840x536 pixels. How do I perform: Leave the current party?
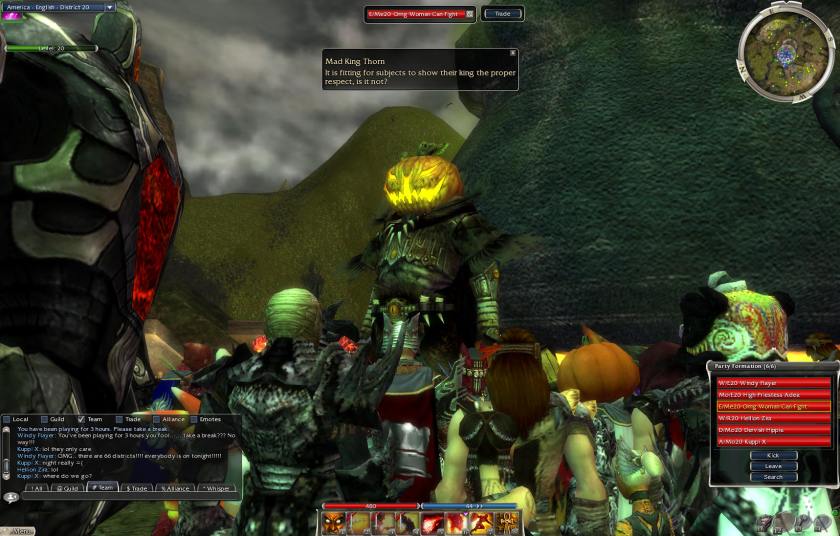click(773, 466)
